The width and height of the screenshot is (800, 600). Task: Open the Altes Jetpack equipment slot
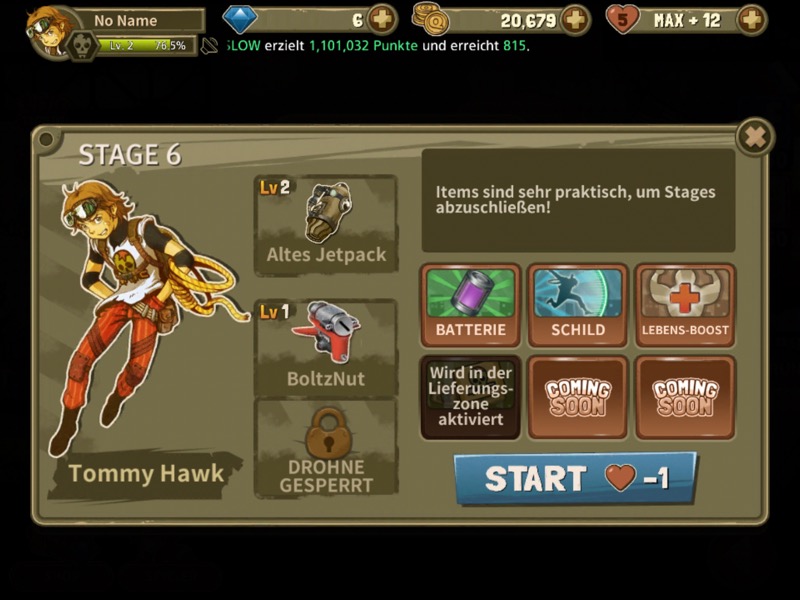click(x=326, y=225)
